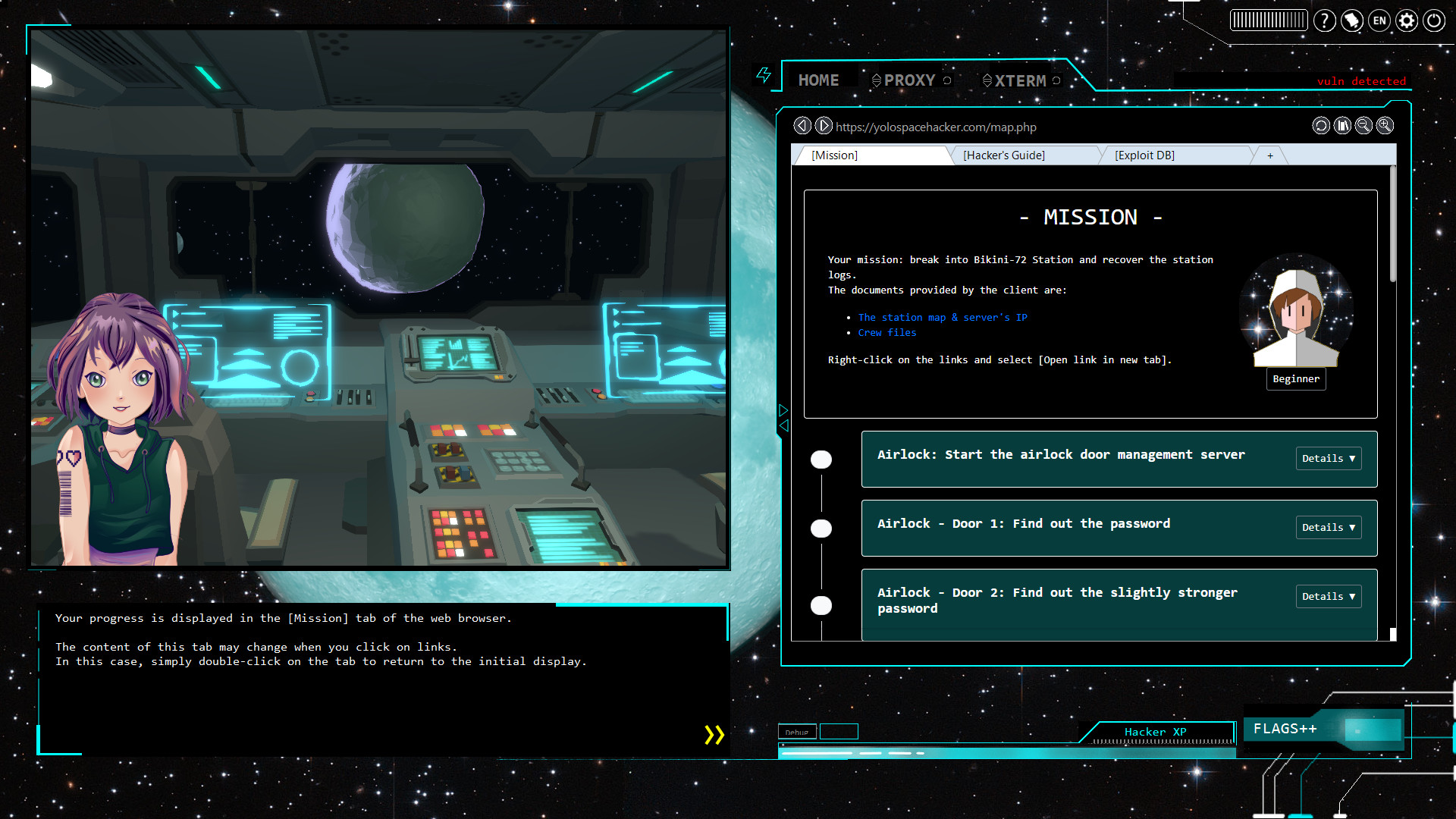Click the page reload icon in the browser

pos(1320,126)
